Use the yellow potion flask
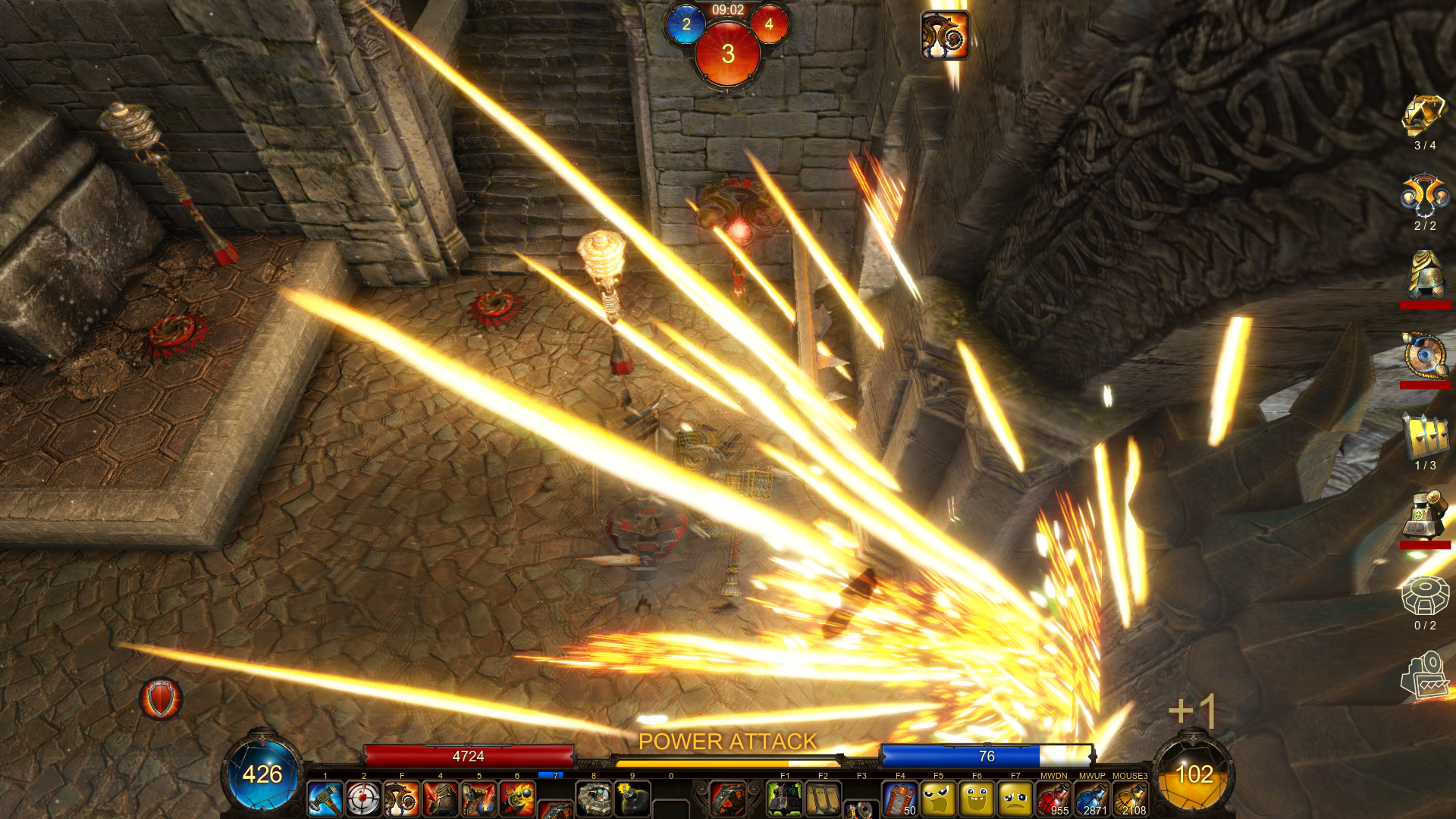This screenshot has height=819, width=1456. 1131,799
